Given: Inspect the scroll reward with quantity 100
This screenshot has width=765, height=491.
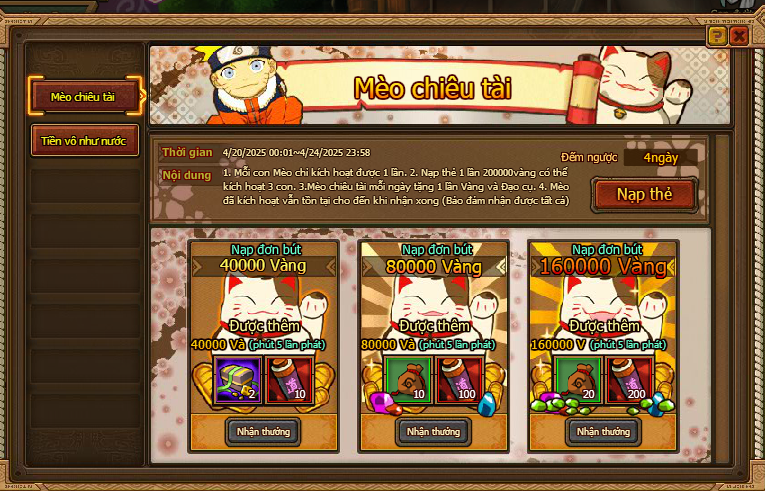Looking at the screenshot, I should tap(456, 378).
